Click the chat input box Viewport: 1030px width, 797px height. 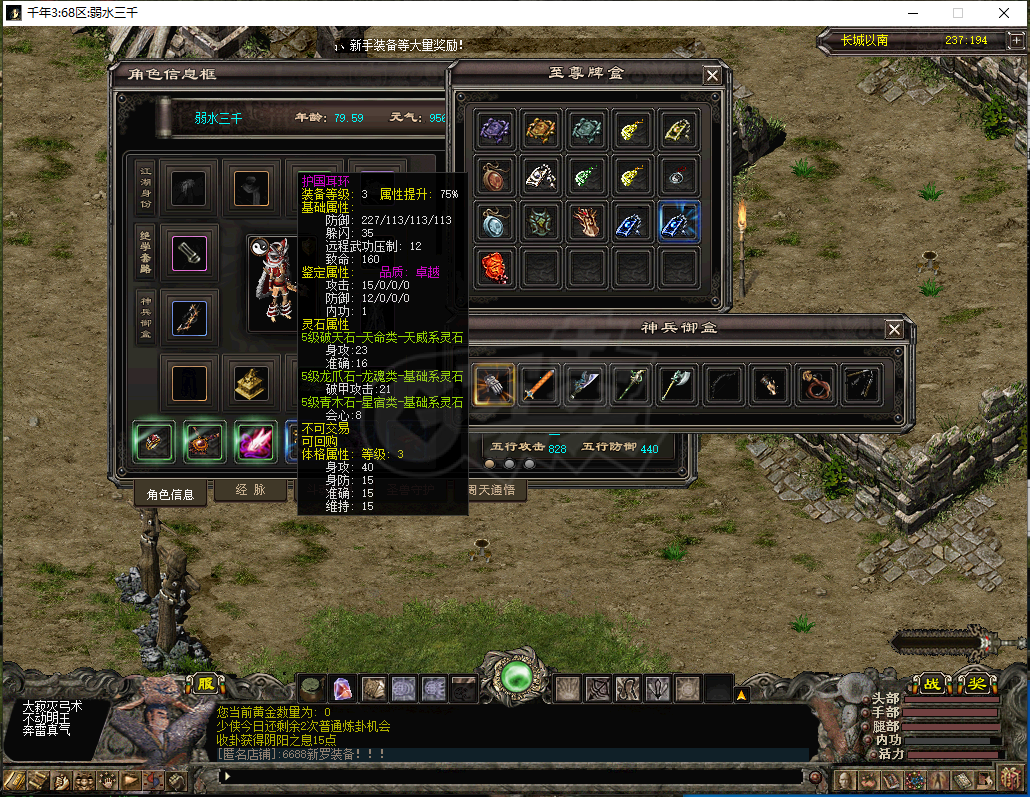[510, 776]
